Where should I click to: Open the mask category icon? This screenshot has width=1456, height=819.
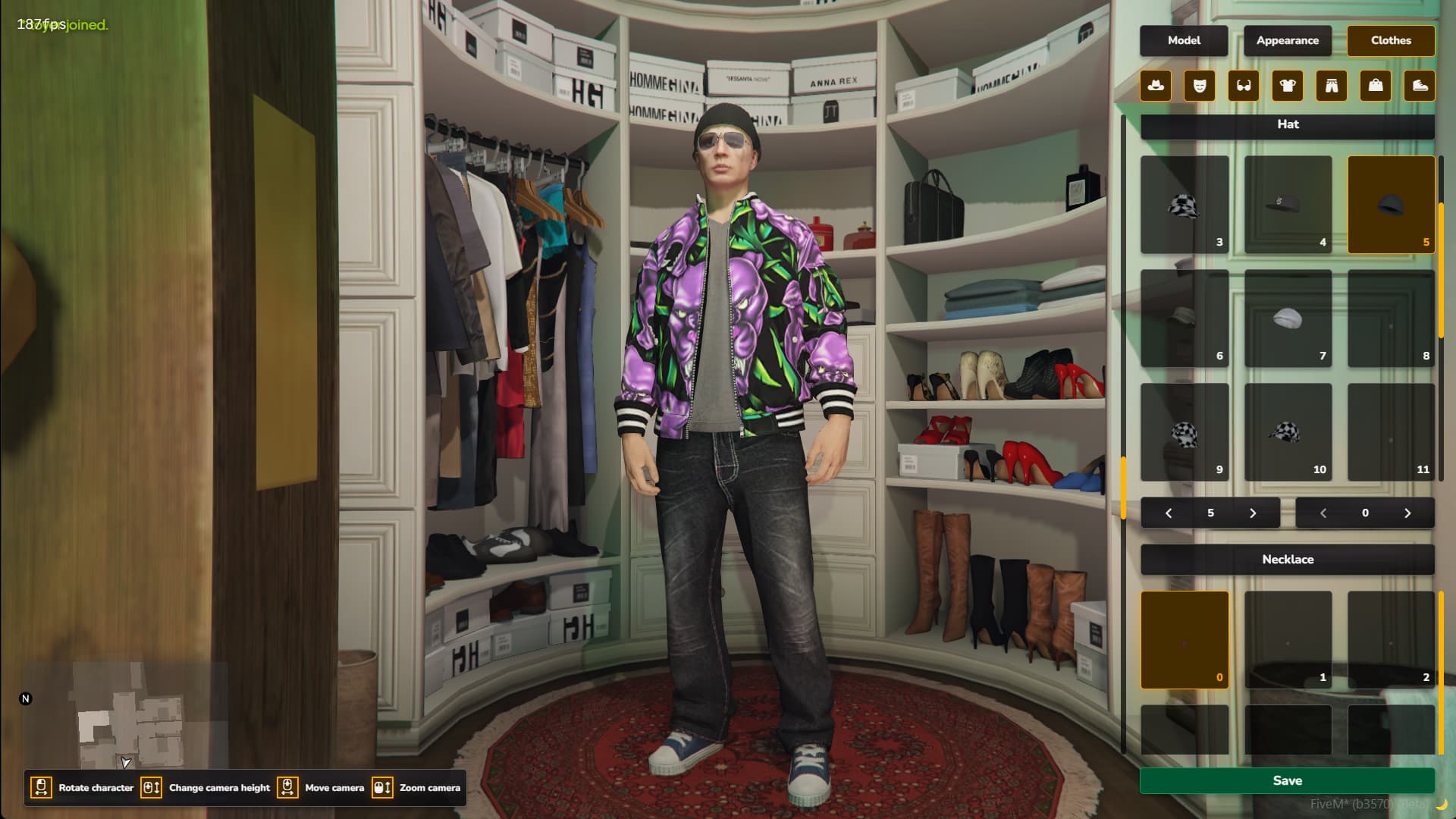[1199, 86]
